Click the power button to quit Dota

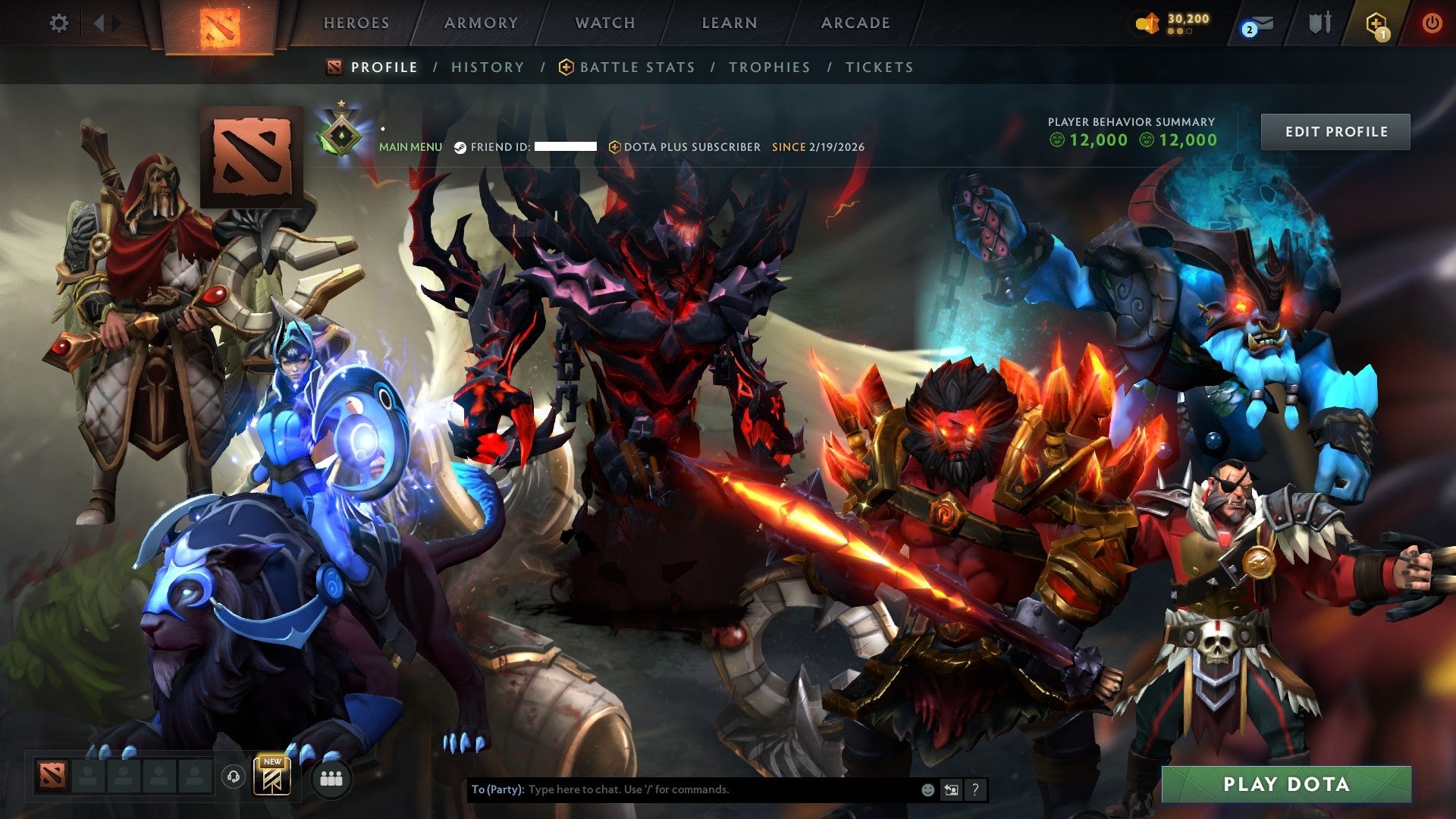1432,23
